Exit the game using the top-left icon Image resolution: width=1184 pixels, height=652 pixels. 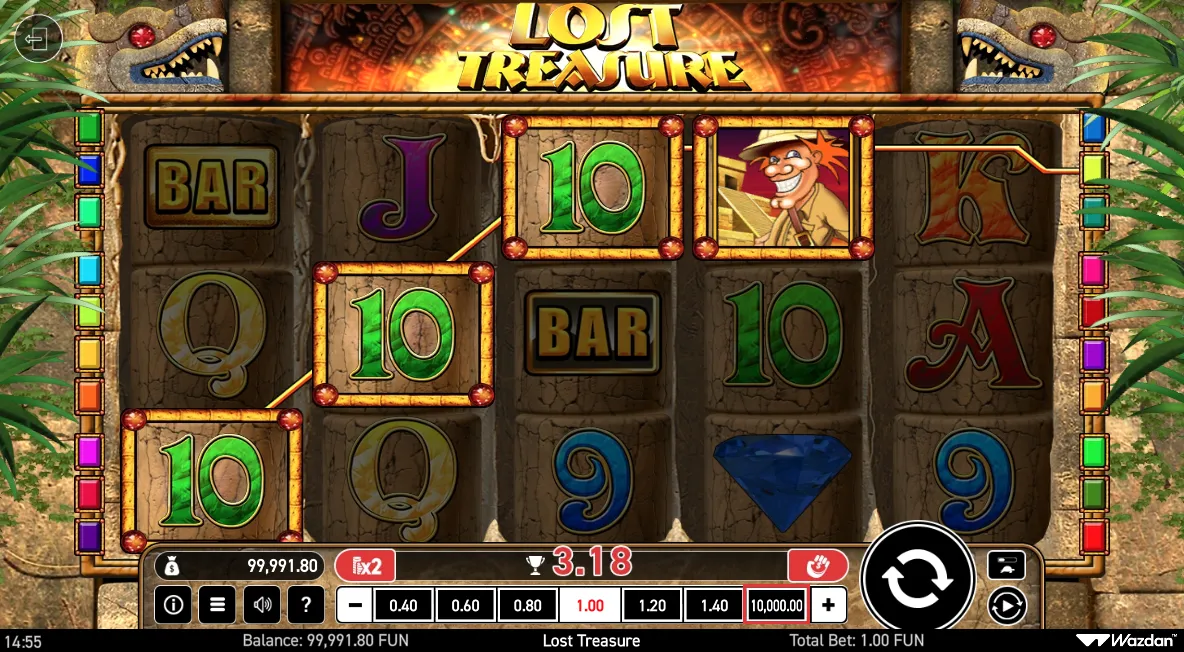(38, 40)
